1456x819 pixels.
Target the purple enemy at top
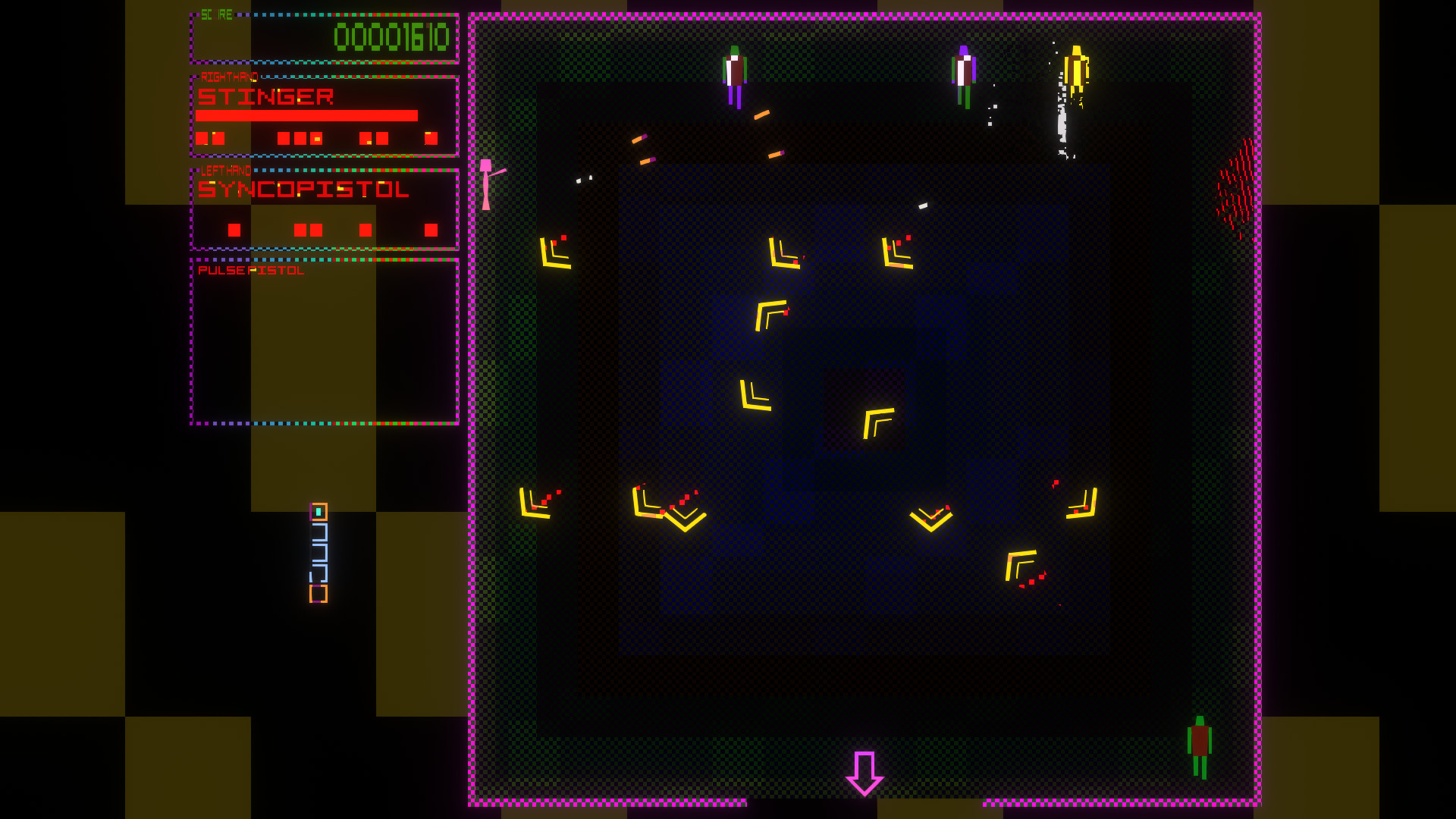(x=965, y=76)
